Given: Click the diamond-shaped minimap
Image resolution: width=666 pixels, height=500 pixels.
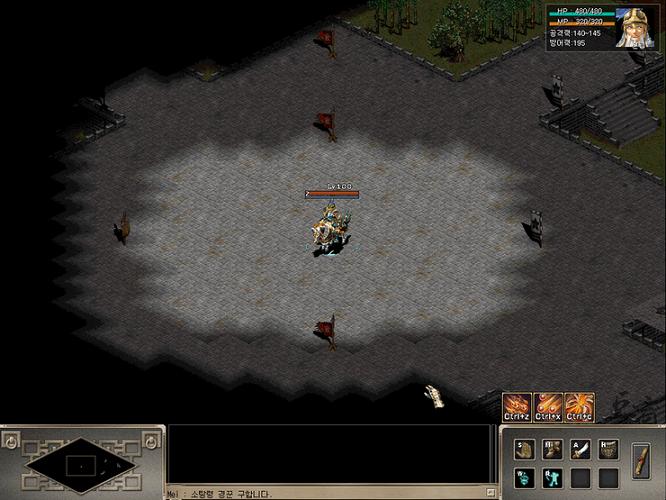Looking at the screenshot, I should coord(81,464).
